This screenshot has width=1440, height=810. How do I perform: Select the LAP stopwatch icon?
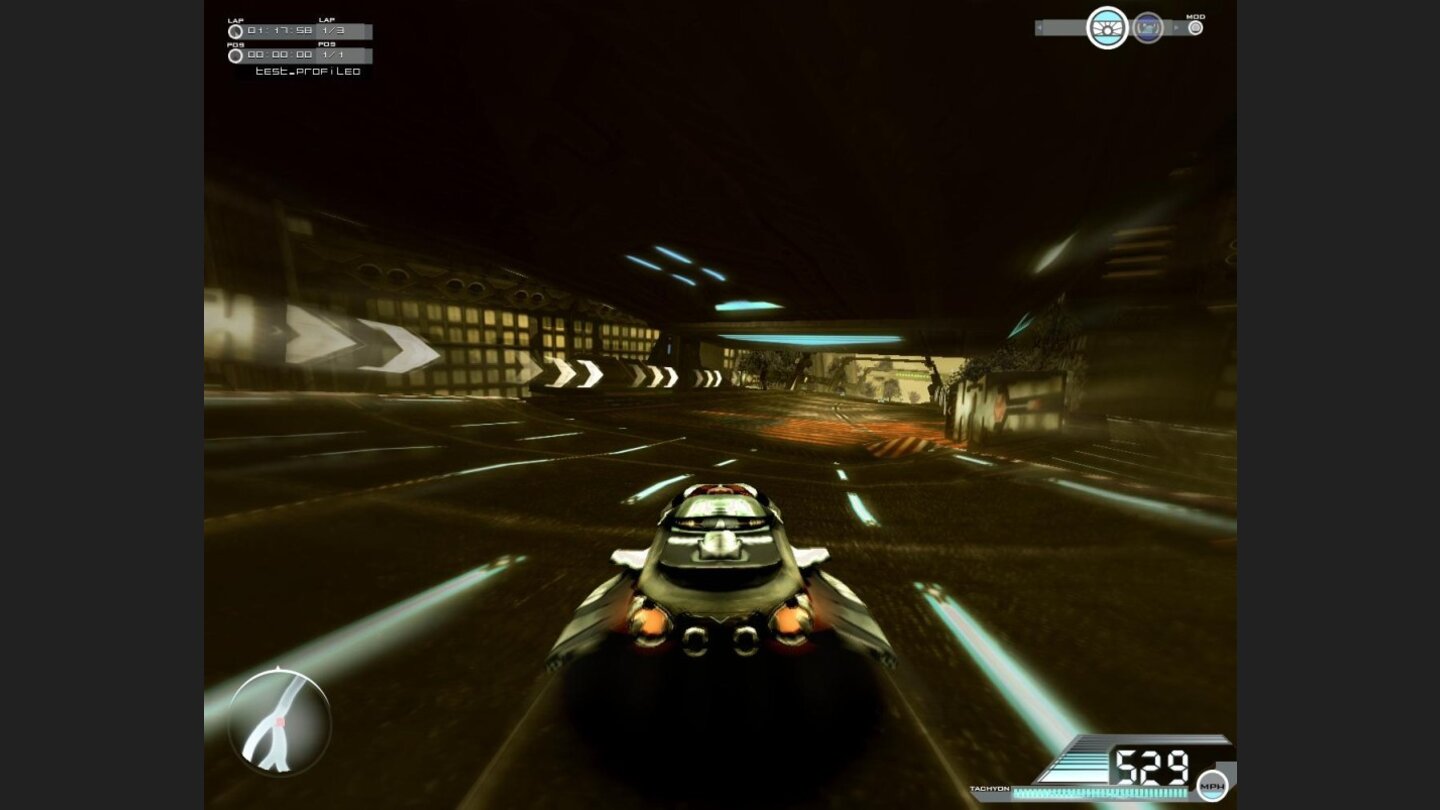236,31
